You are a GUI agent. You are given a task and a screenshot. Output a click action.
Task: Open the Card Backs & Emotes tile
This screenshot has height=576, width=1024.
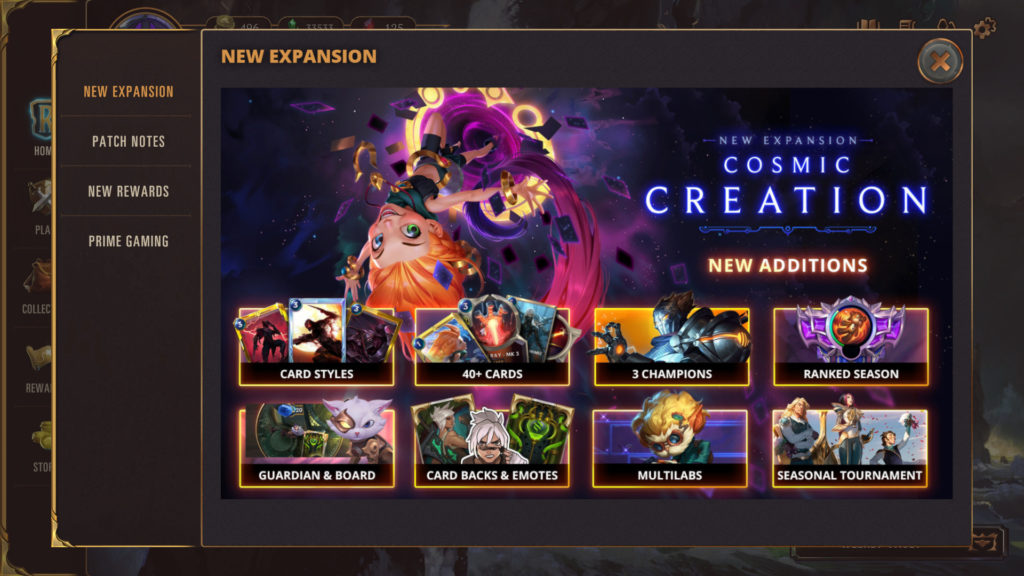492,447
